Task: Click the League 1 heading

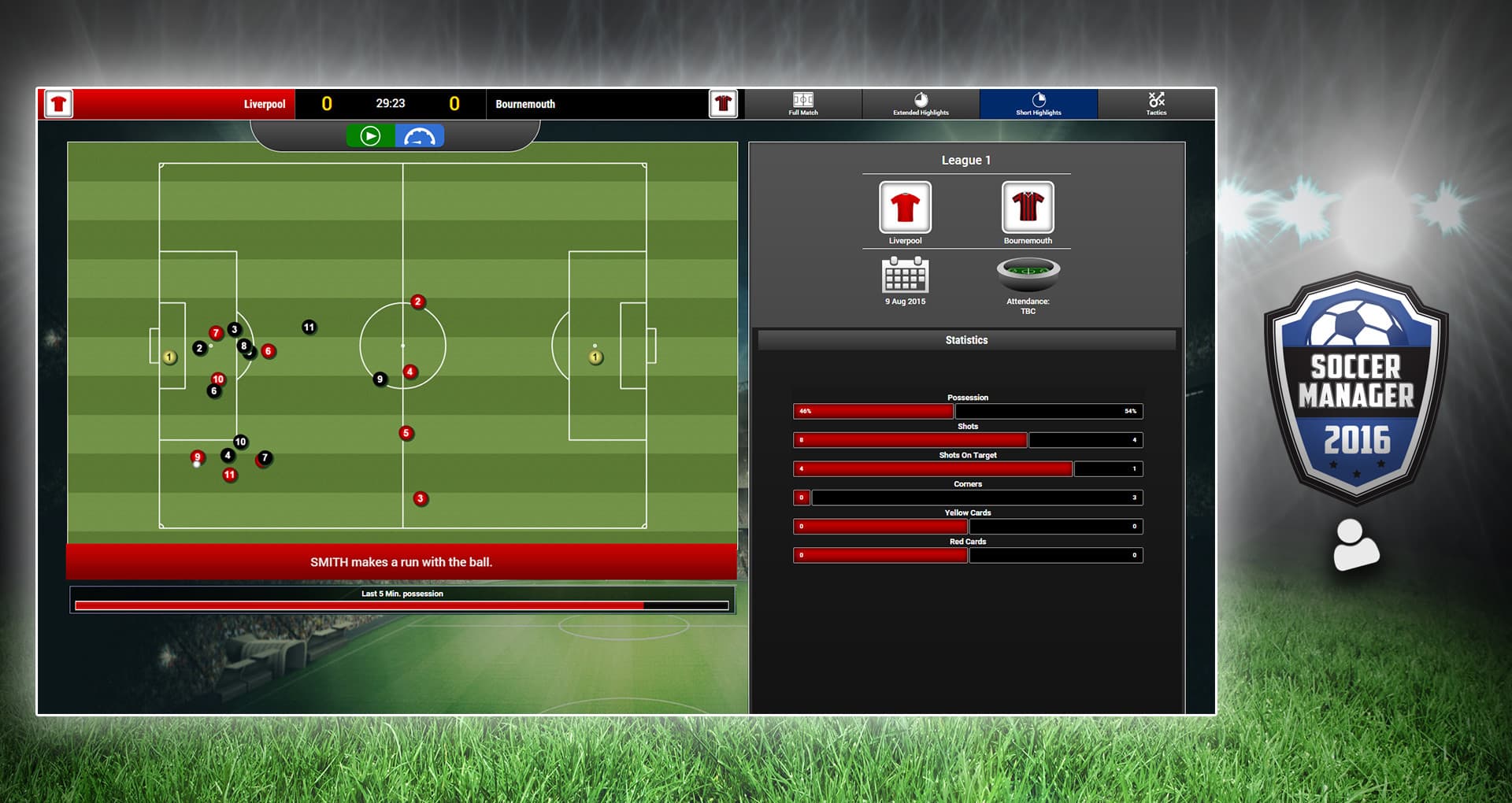Action: click(966, 159)
